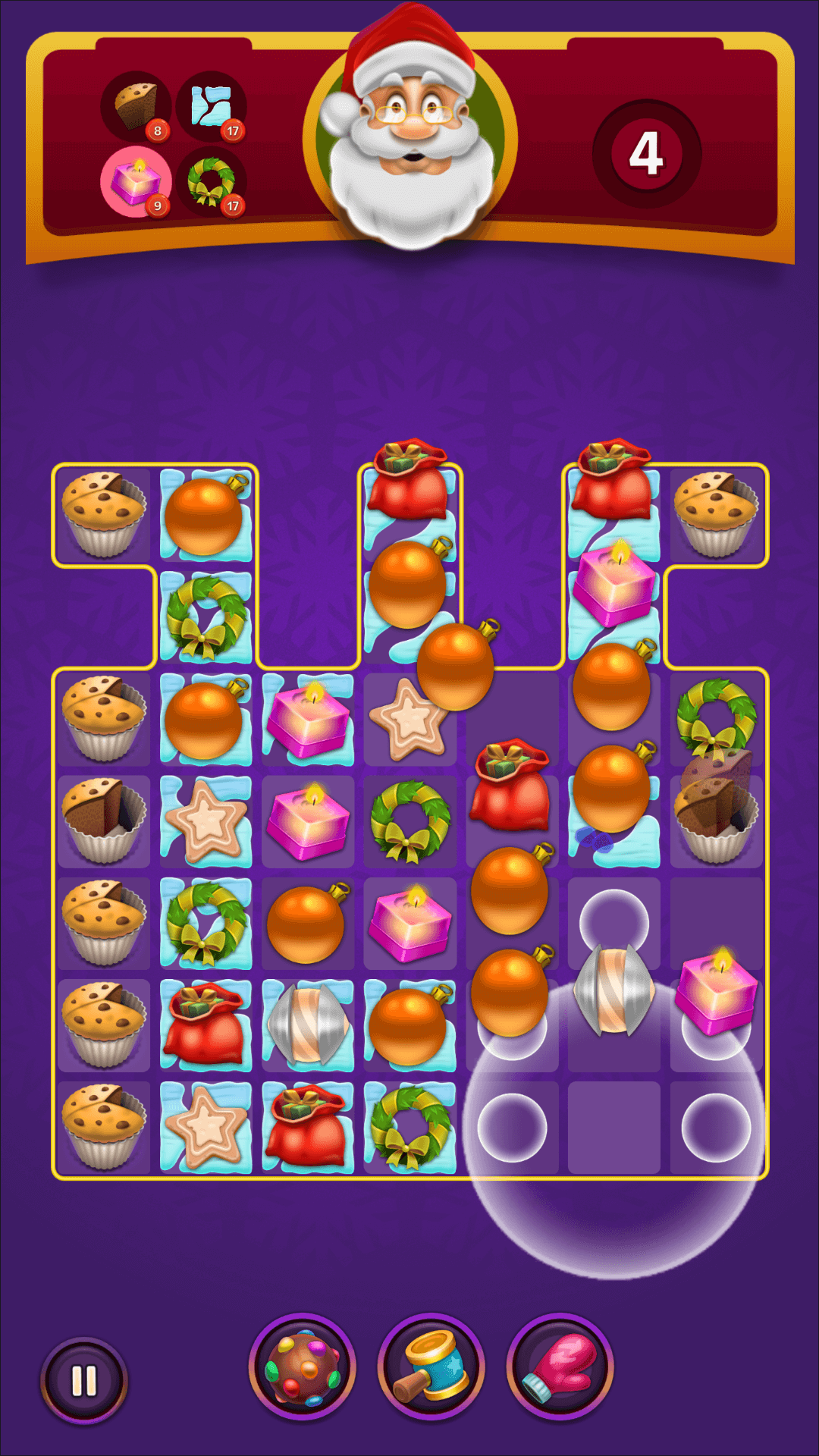Pause the game with the pause button

click(83, 1381)
